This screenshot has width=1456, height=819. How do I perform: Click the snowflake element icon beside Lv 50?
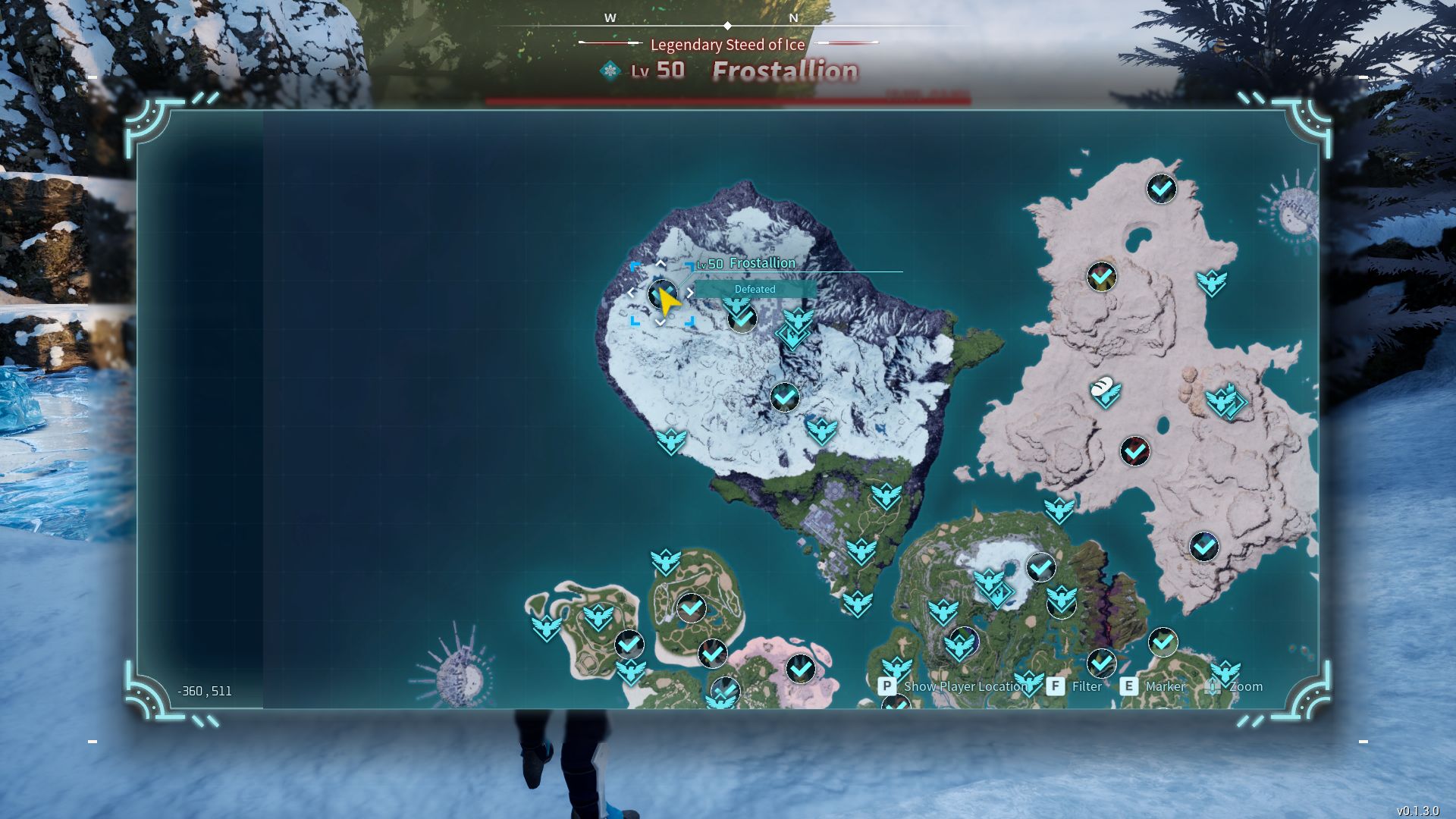(x=611, y=69)
